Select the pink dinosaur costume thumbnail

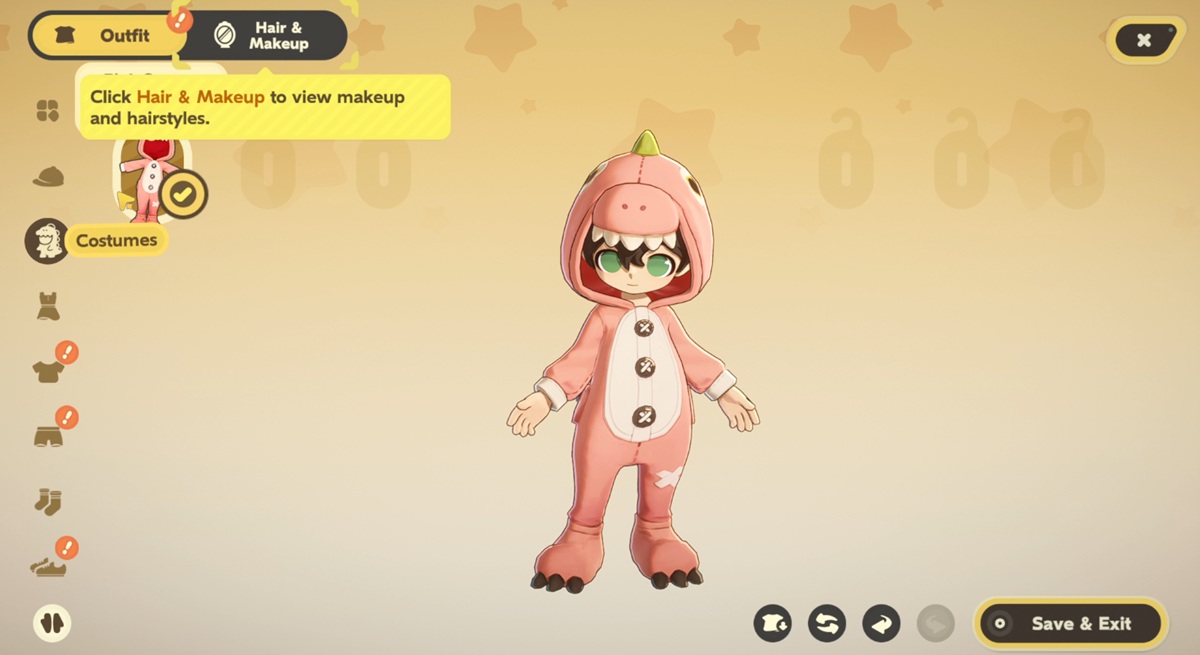coord(150,180)
